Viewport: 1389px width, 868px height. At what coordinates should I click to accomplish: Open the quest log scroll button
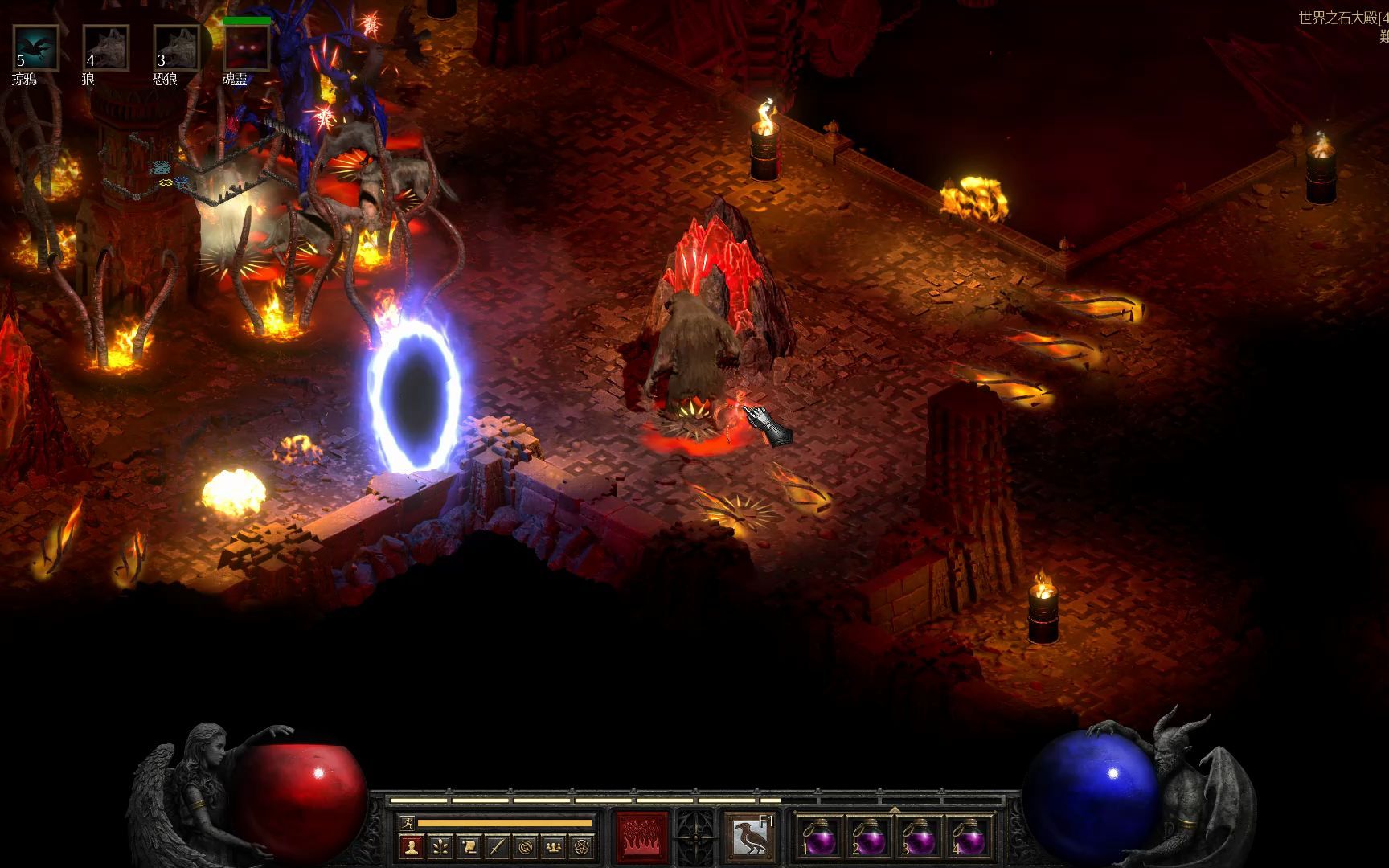pyautogui.click(x=469, y=846)
